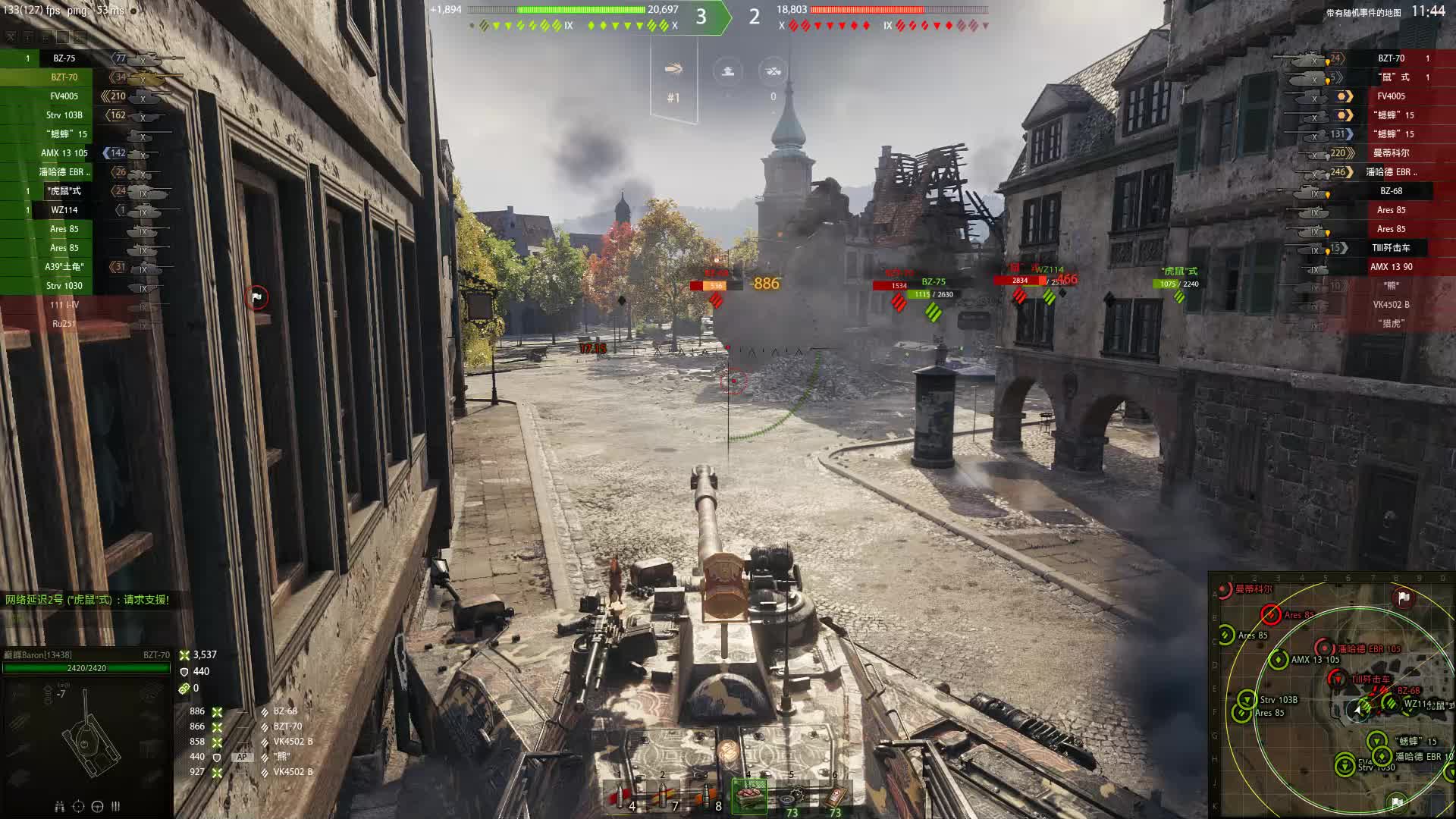This screenshot has width=1456, height=819.
Task: Select the first shell type slot
Action: pyautogui.click(x=621, y=795)
